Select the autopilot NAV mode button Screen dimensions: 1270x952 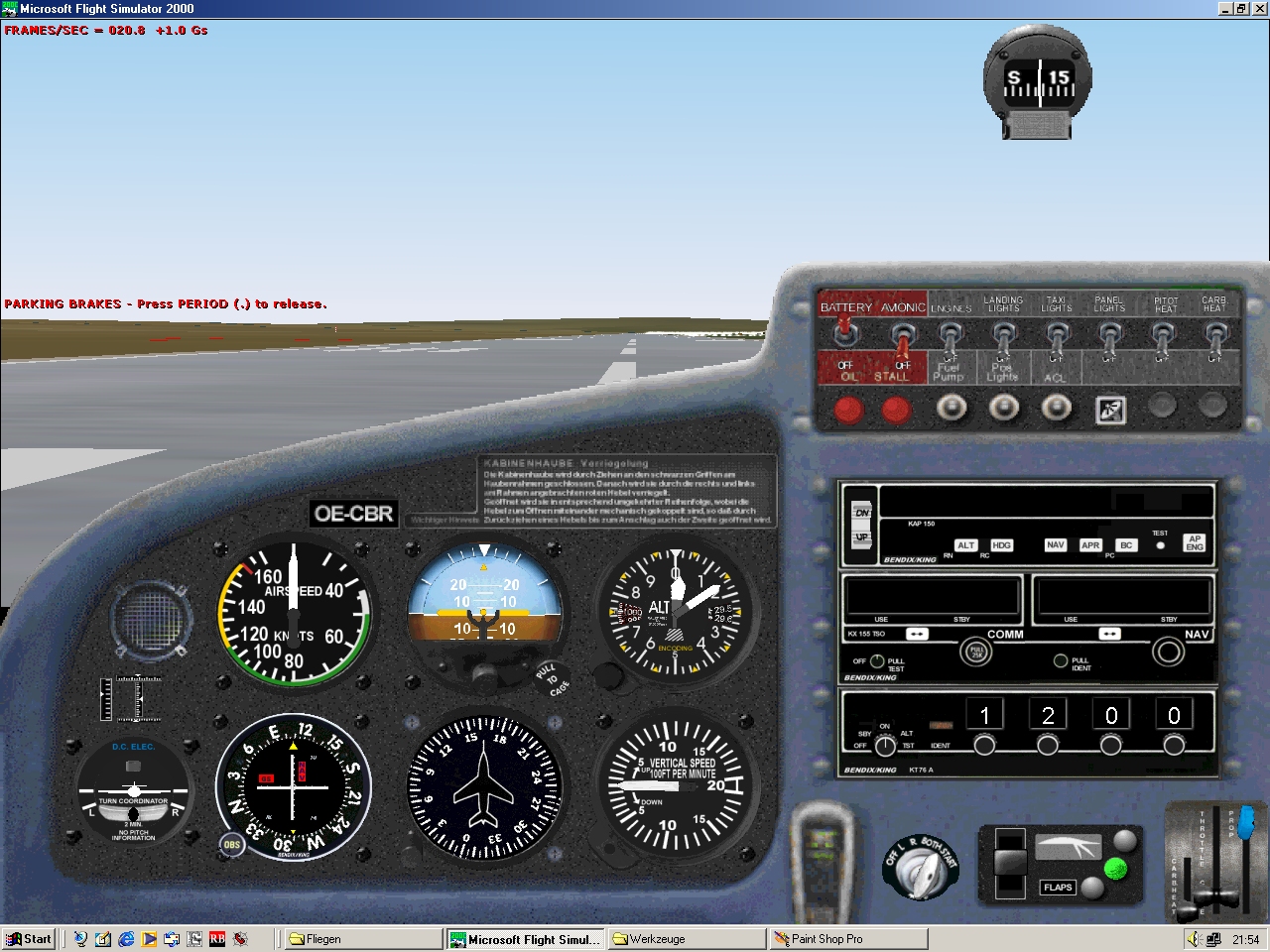(1055, 545)
